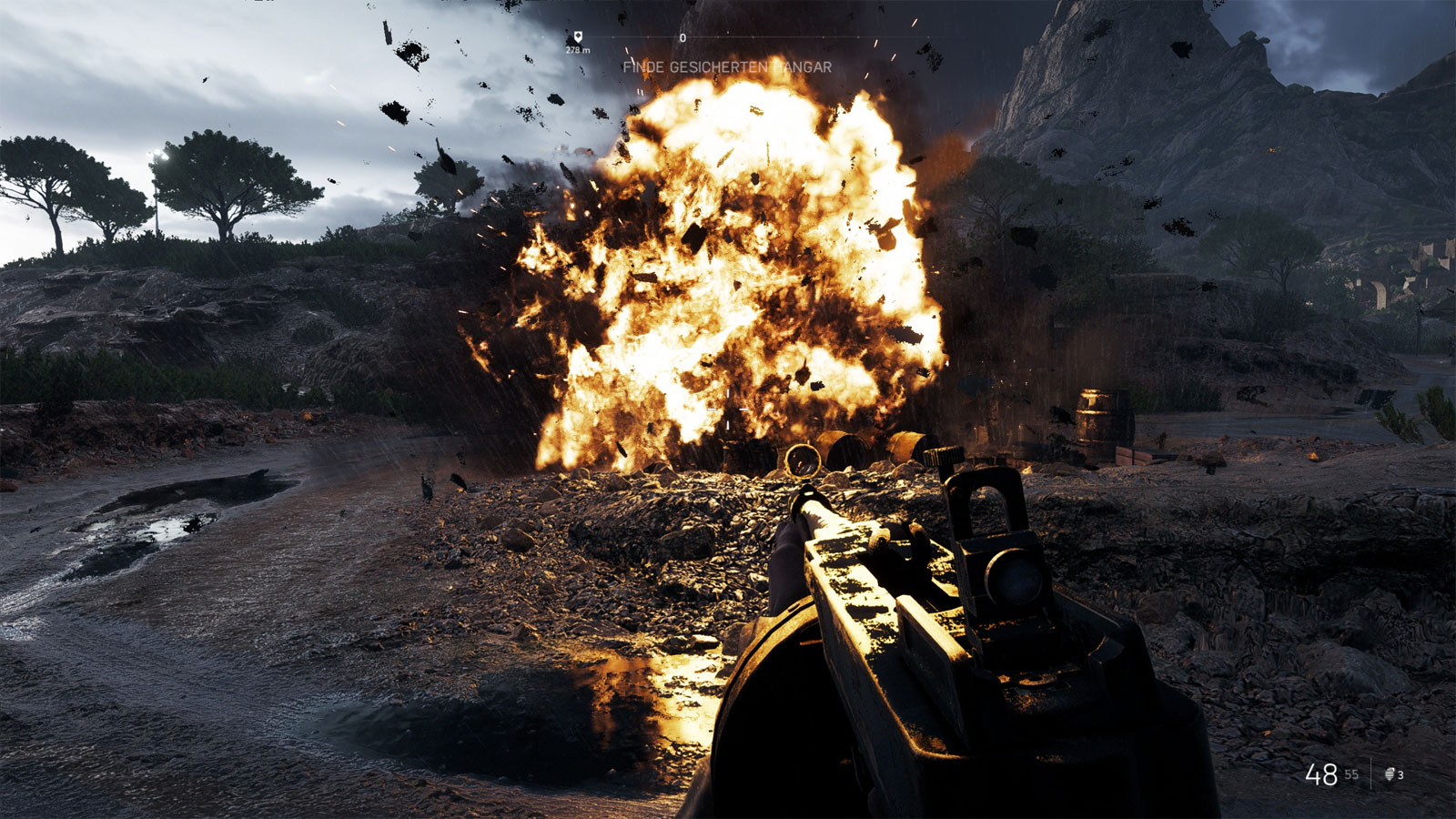Click the grenade count number 3
Image resolution: width=1456 pixels, height=819 pixels.
point(1401,774)
